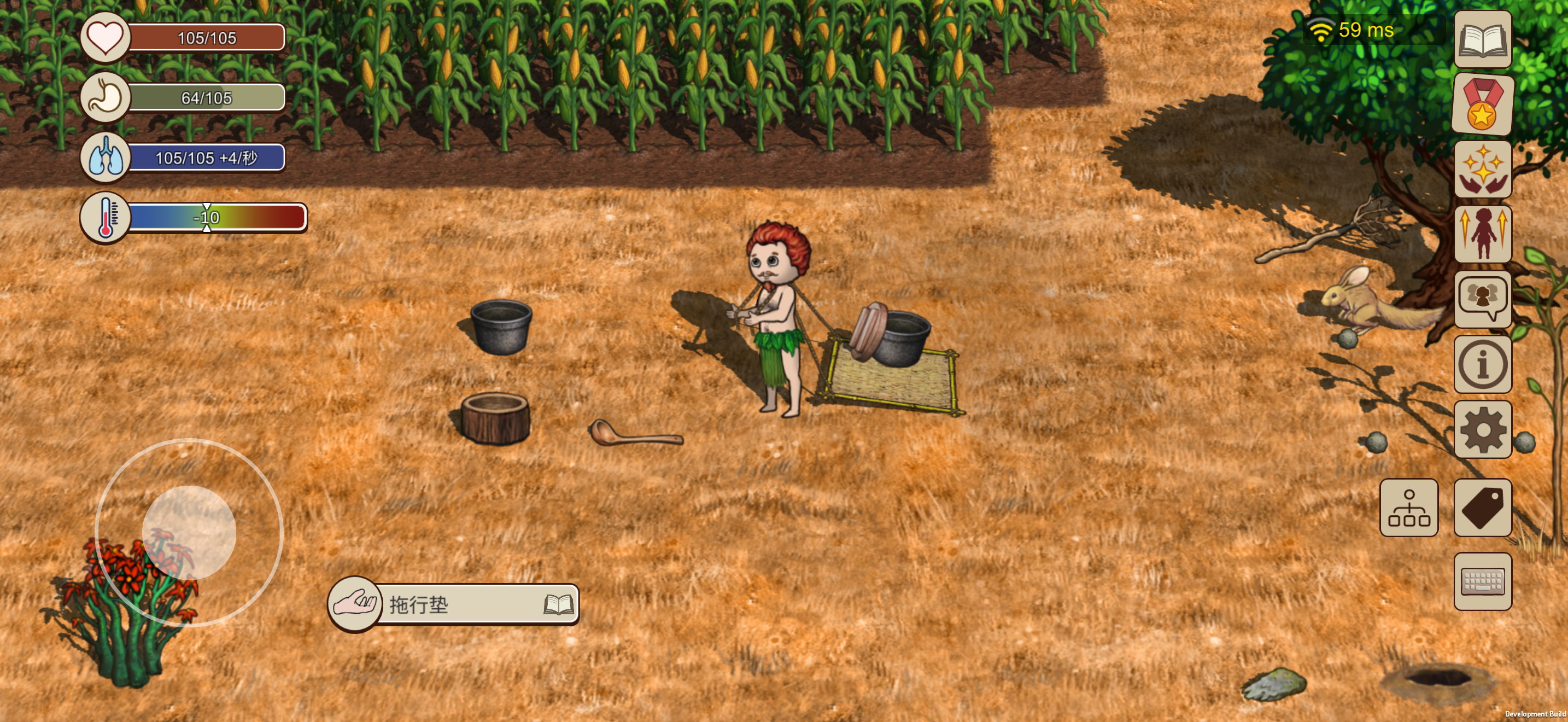The height and width of the screenshot is (722, 1568).
Task: Tap the hands with sparkles icon
Action: pos(1482,169)
